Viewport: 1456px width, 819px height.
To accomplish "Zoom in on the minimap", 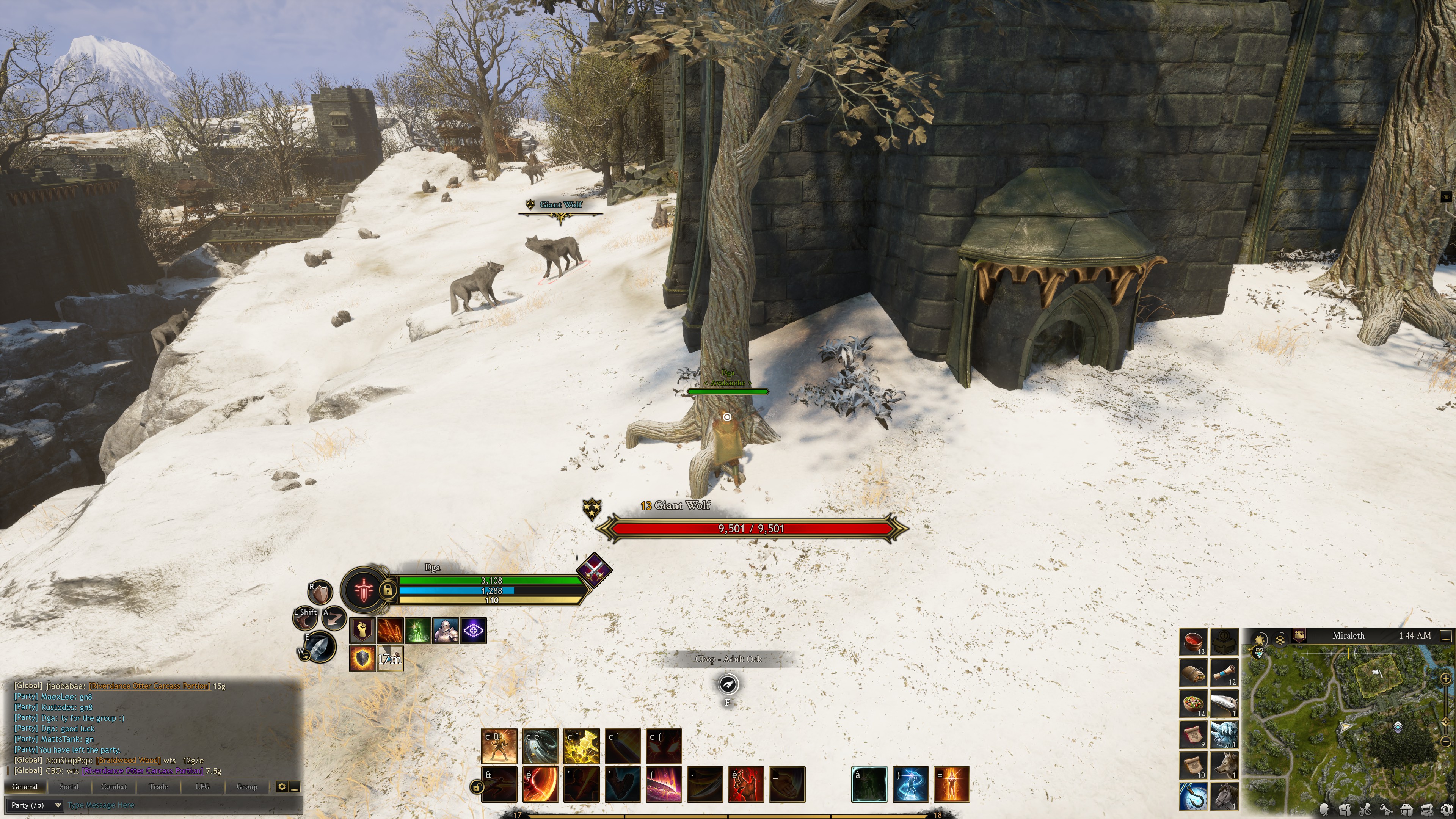I will tap(1446, 678).
